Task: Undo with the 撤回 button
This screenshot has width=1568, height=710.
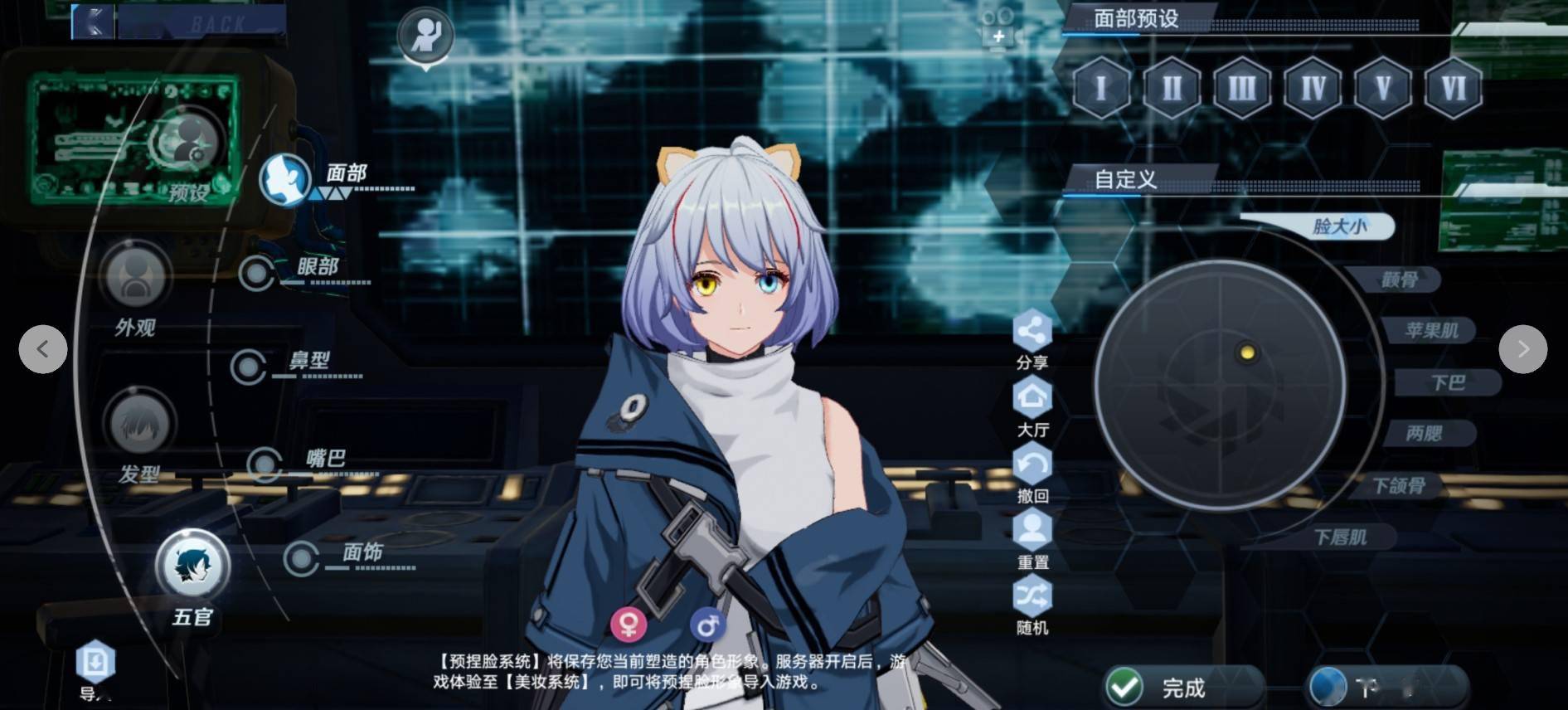Action: [x=1032, y=465]
